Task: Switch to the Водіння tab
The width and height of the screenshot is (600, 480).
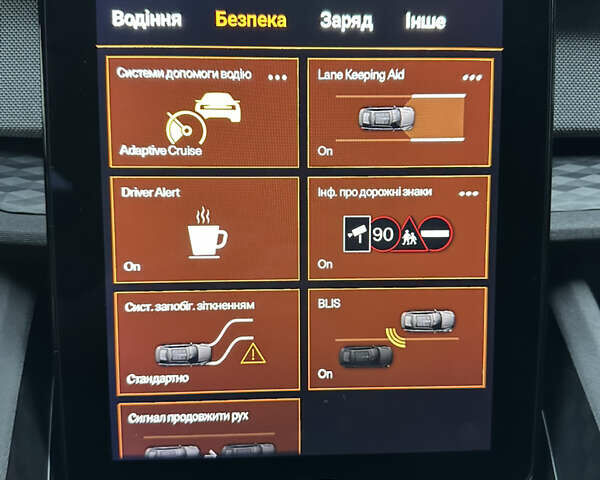Action: click(146, 20)
